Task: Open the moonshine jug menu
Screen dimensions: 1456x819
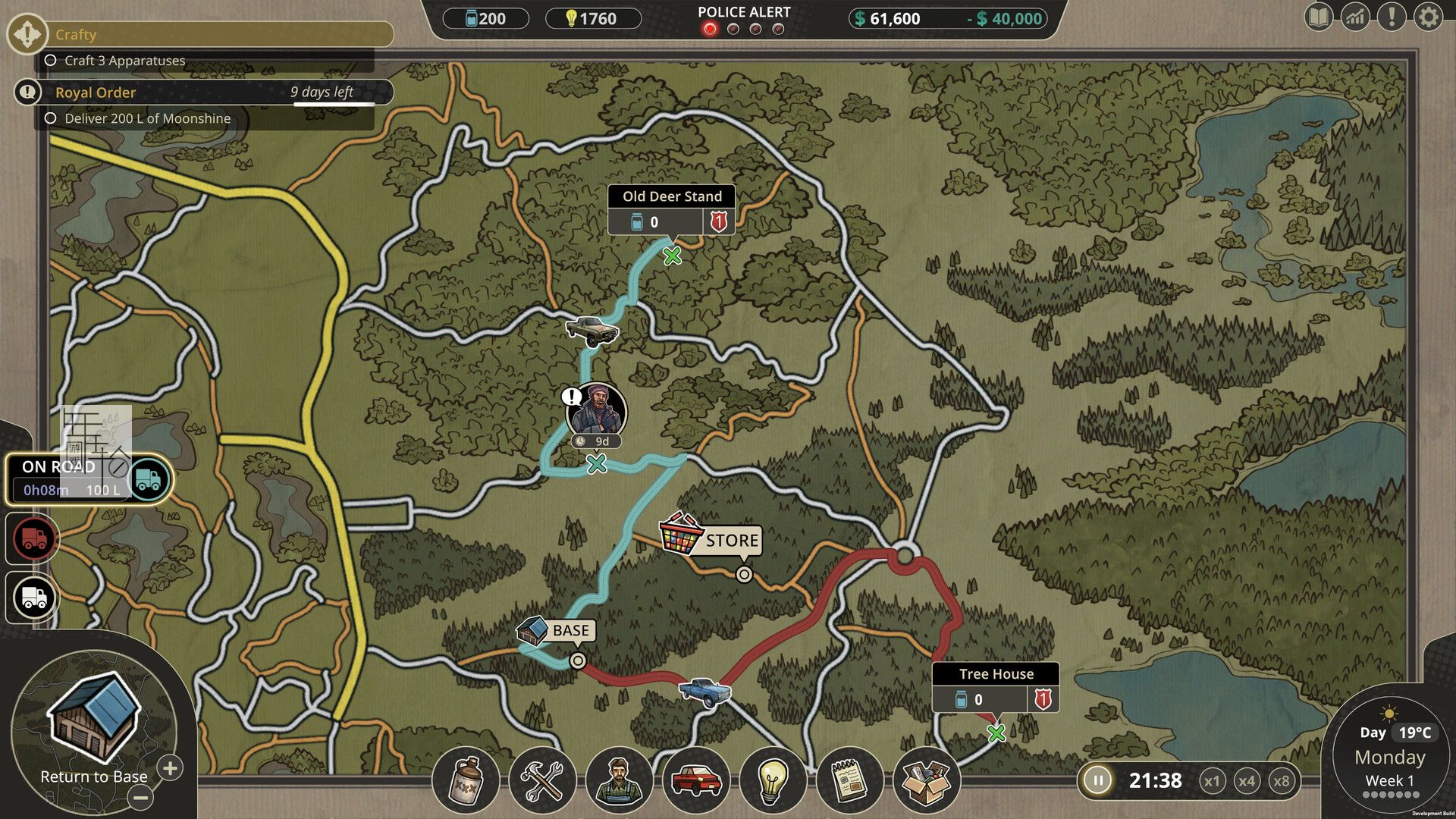Action: [466, 780]
